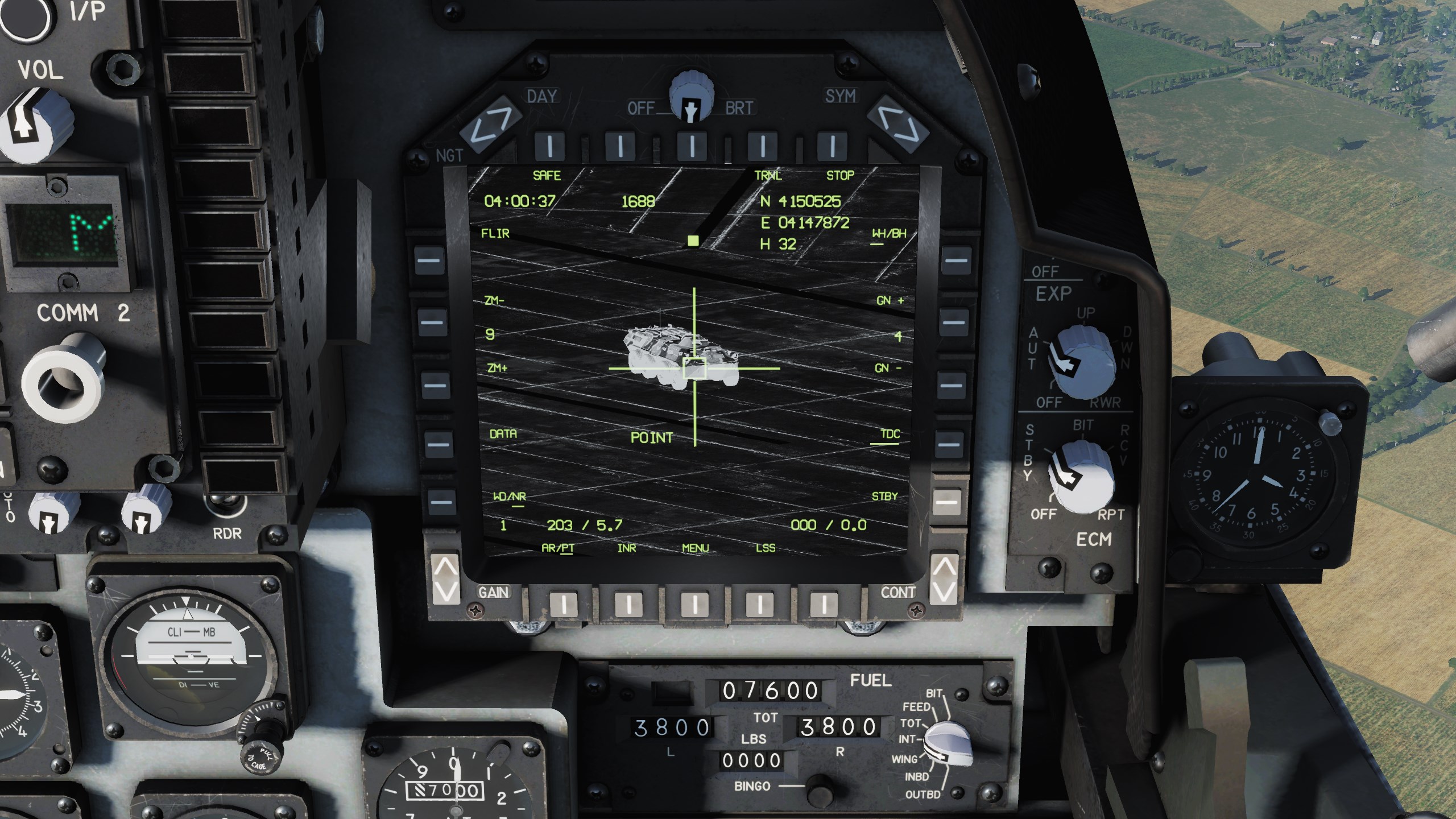This screenshot has width=1456, height=819.
Task: Click the GAIN rocker switch
Action: (446, 578)
